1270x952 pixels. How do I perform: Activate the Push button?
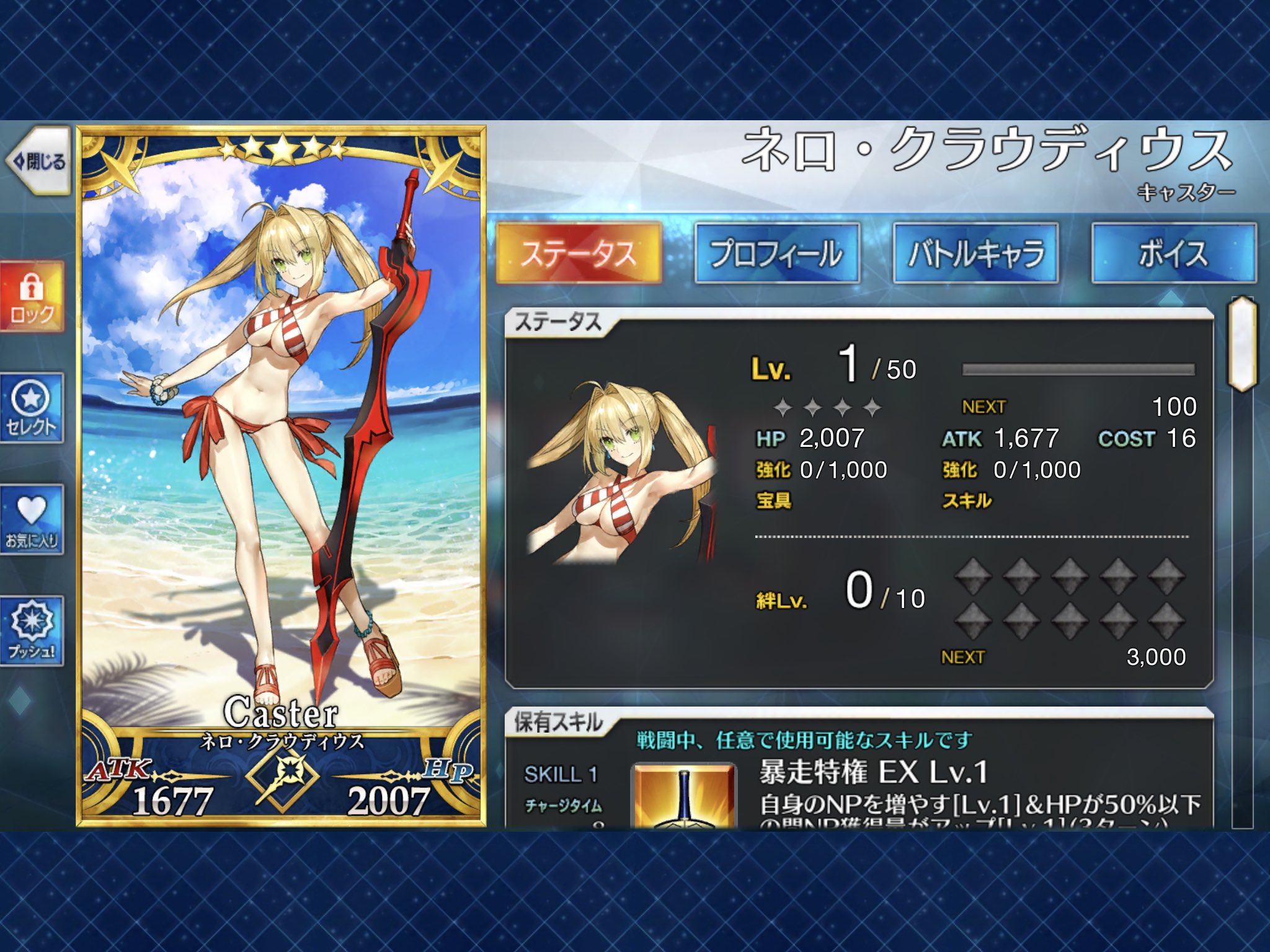[x=32, y=631]
